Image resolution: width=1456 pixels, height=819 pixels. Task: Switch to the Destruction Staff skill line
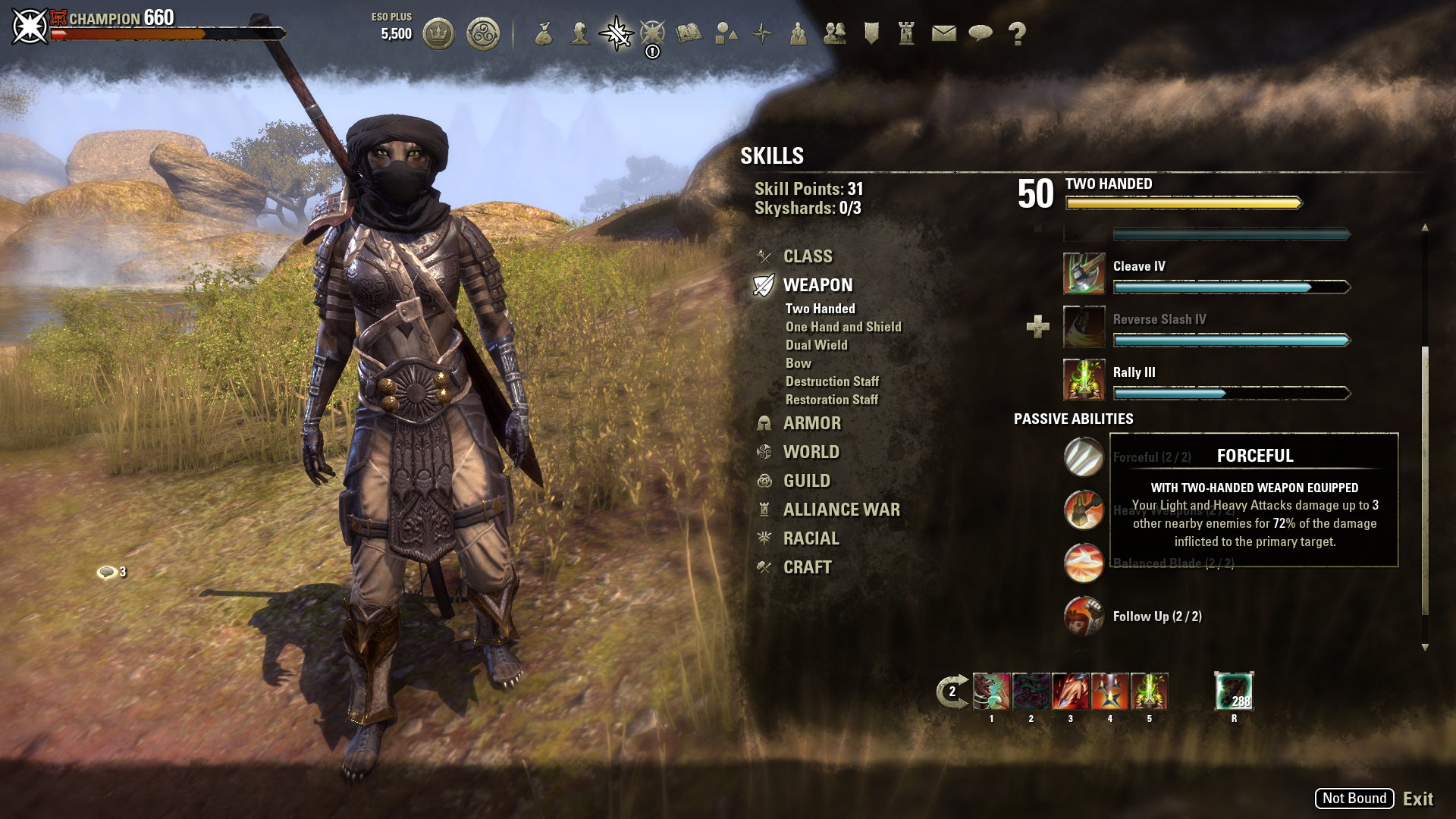pyautogui.click(x=832, y=381)
